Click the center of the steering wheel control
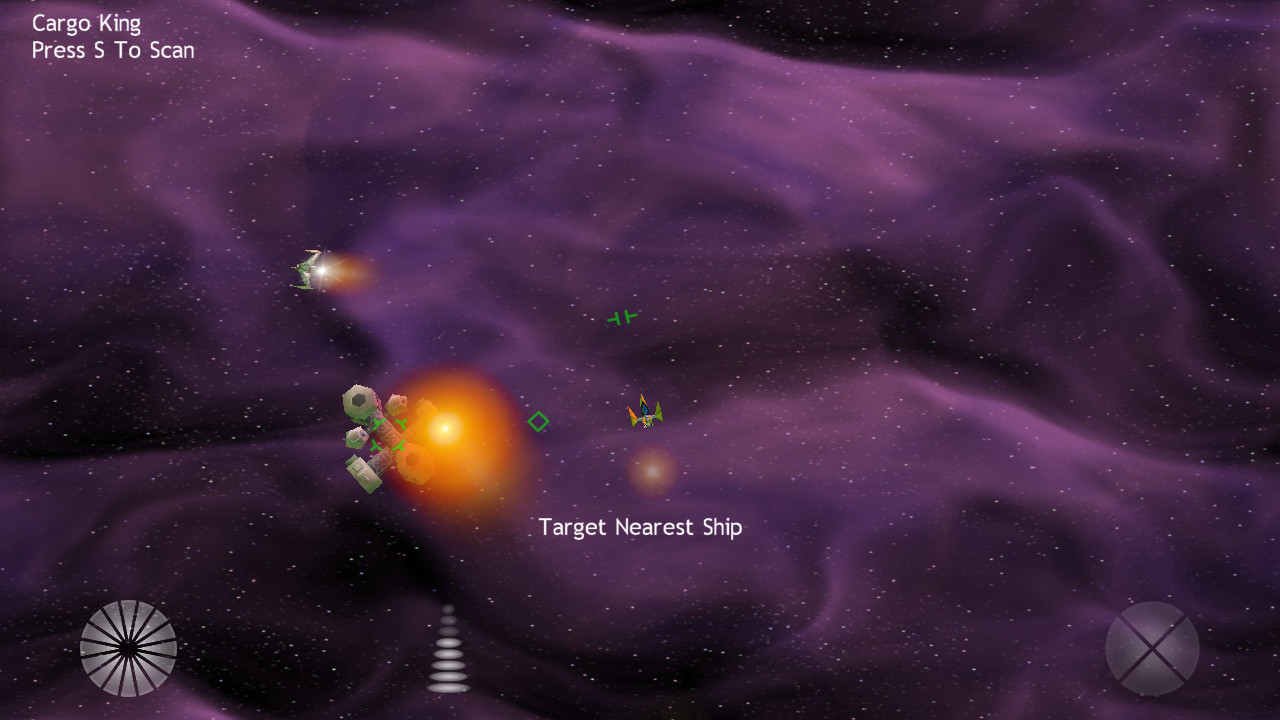This screenshot has width=1280, height=720. [x=128, y=648]
